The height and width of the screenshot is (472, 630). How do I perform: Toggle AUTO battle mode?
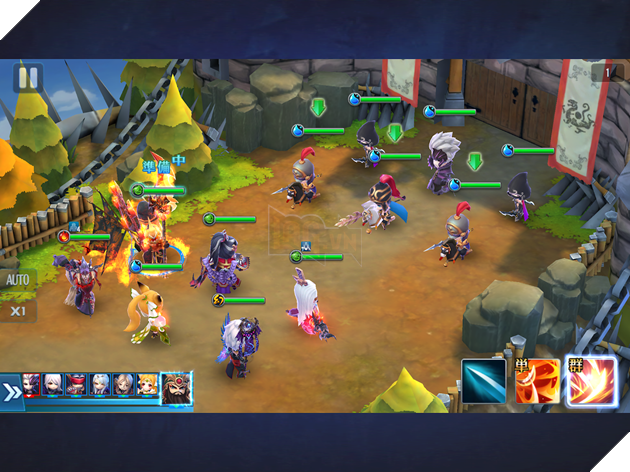tap(17, 279)
